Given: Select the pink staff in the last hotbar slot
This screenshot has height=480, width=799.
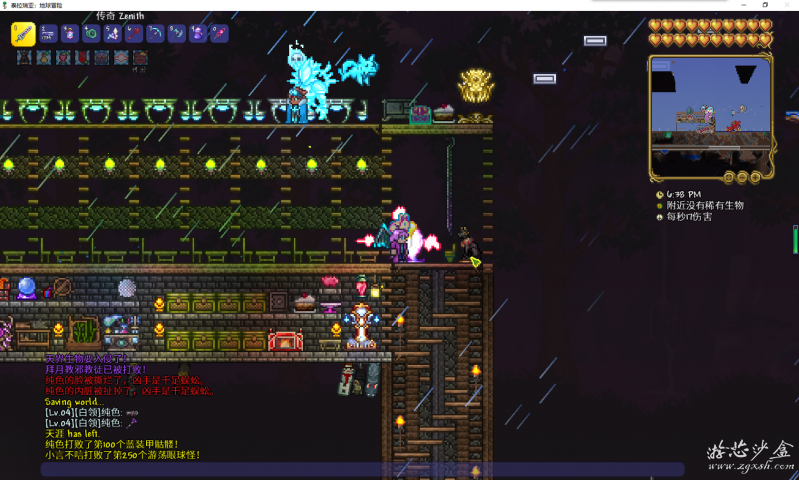Looking at the screenshot, I should coord(218,33).
